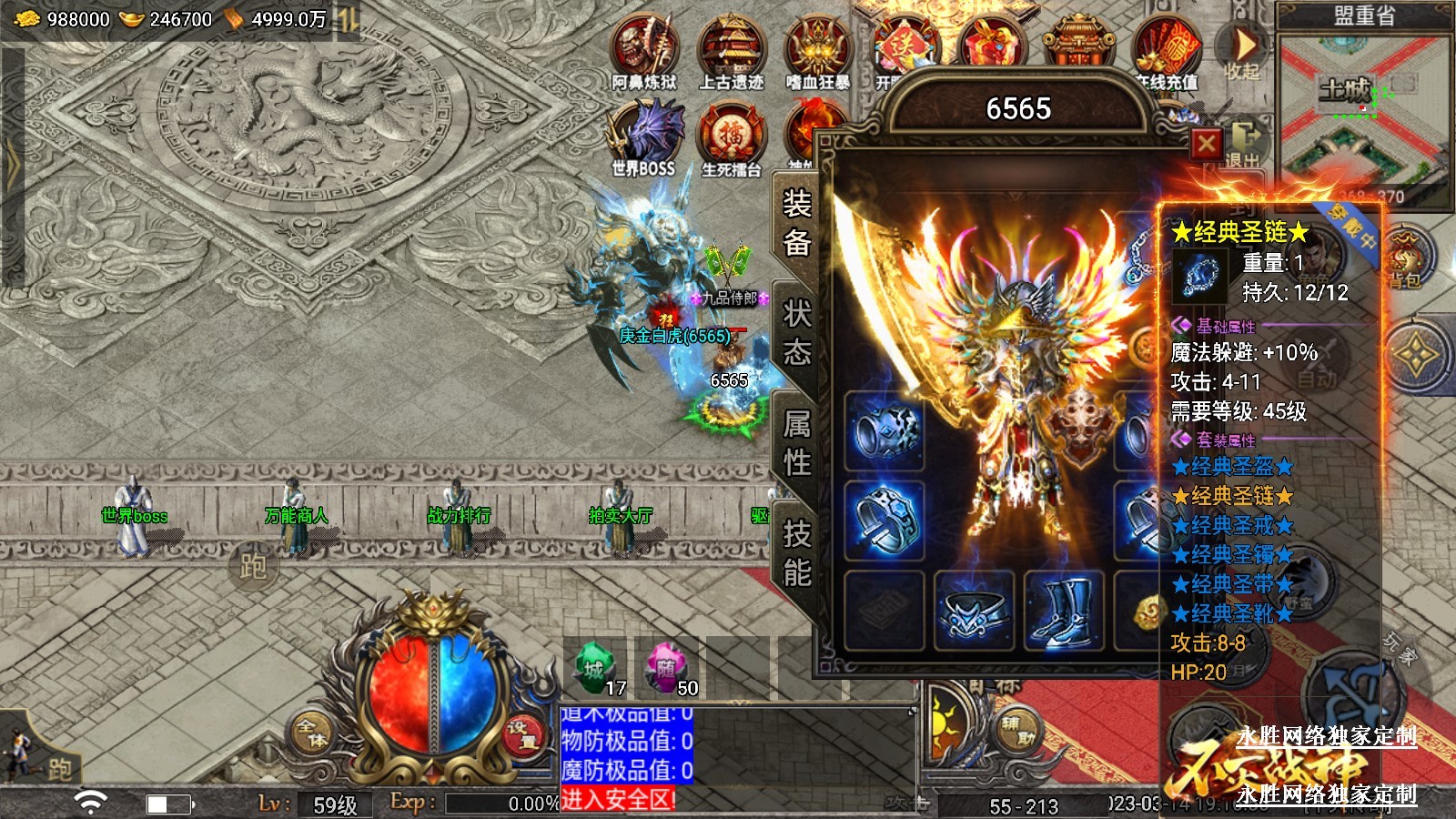Image resolution: width=1456 pixels, height=819 pixels.
Task: Show the 属性 attributes tab
Action: click(797, 443)
